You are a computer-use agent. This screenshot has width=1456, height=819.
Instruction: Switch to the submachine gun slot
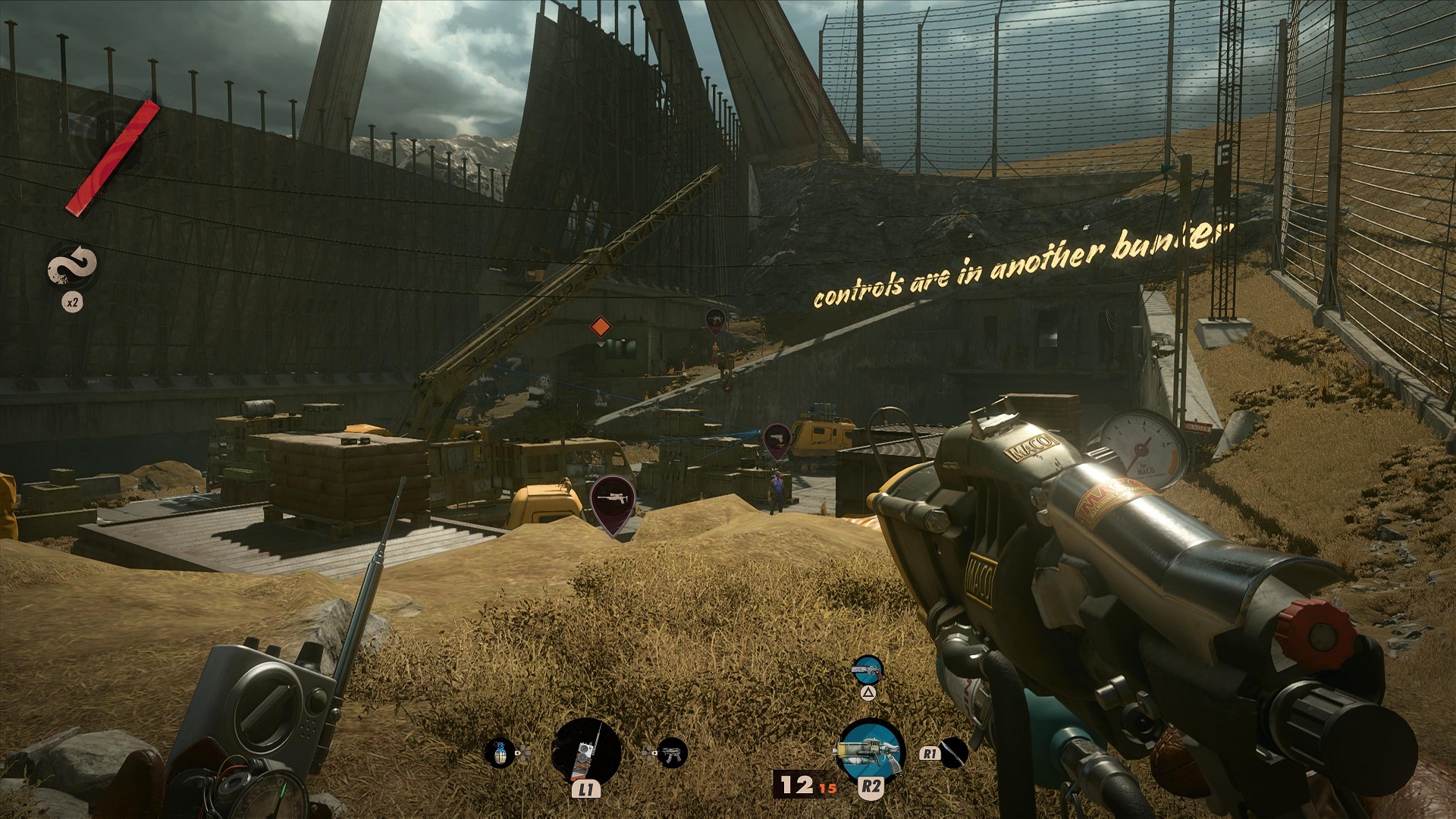click(670, 753)
